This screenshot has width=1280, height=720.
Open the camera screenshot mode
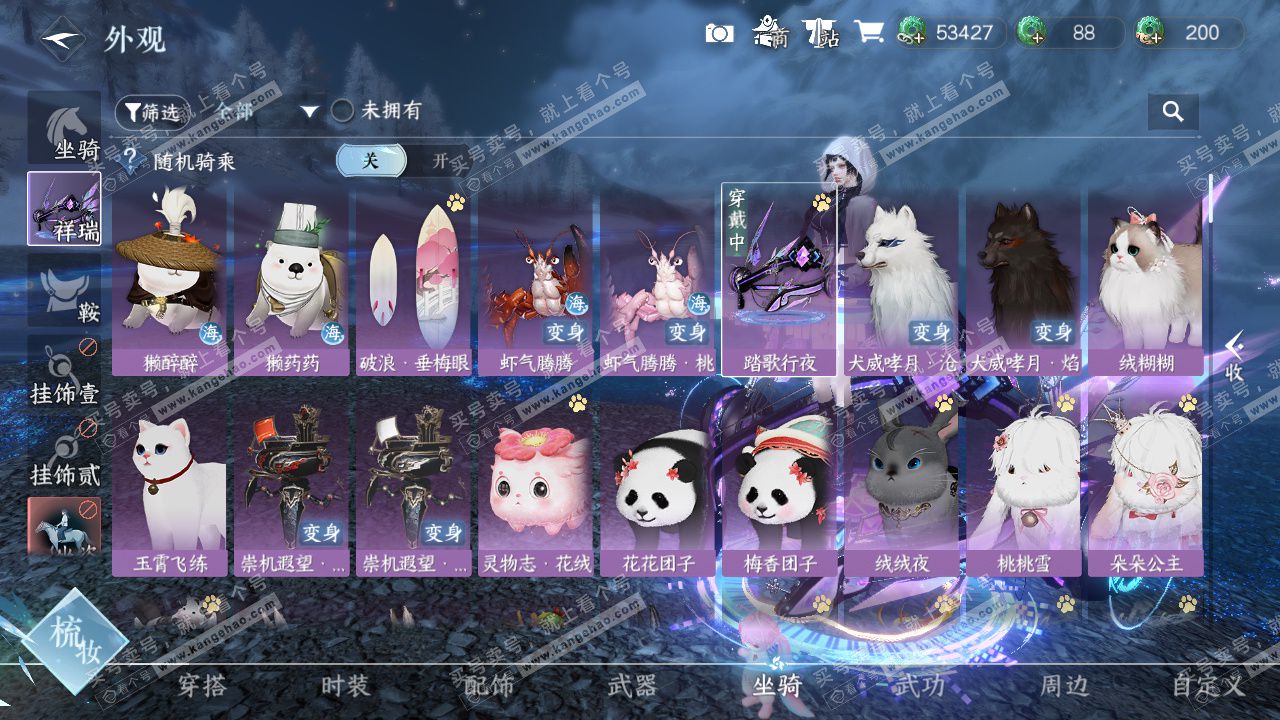click(719, 33)
